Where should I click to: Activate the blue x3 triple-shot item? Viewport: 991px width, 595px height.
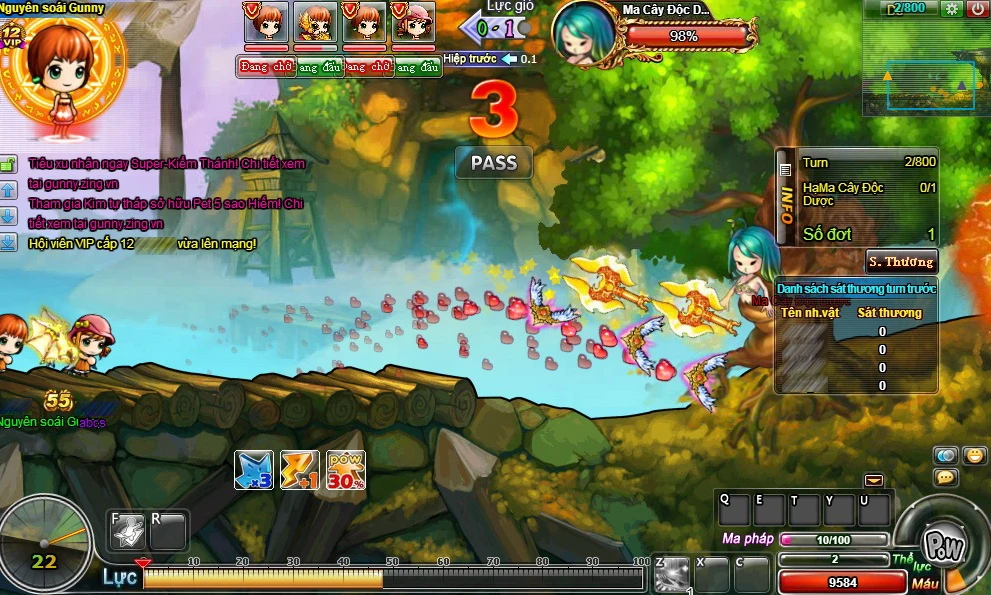point(254,470)
